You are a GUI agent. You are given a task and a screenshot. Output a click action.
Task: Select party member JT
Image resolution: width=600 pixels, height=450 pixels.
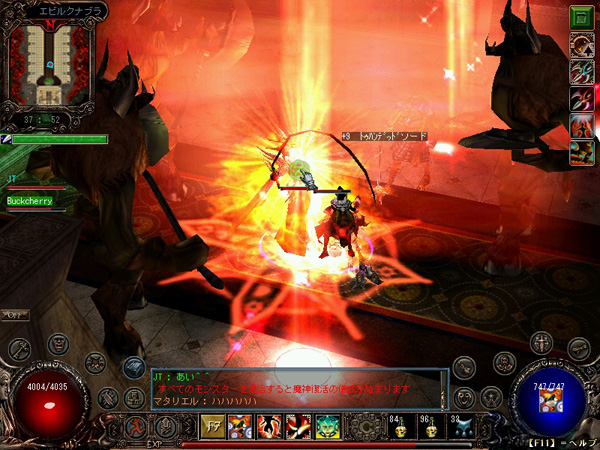pyautogui.click(x=14, y=178)
